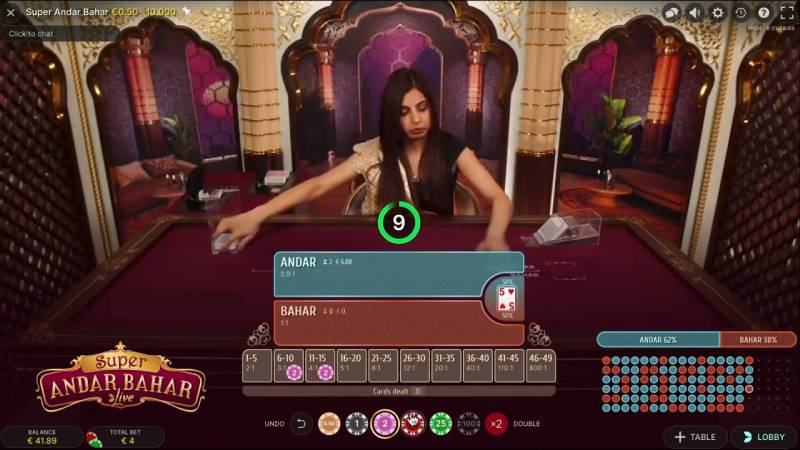This screenshot has height=450, width=800.
Task: Show the game history
Action: [741, 13]
